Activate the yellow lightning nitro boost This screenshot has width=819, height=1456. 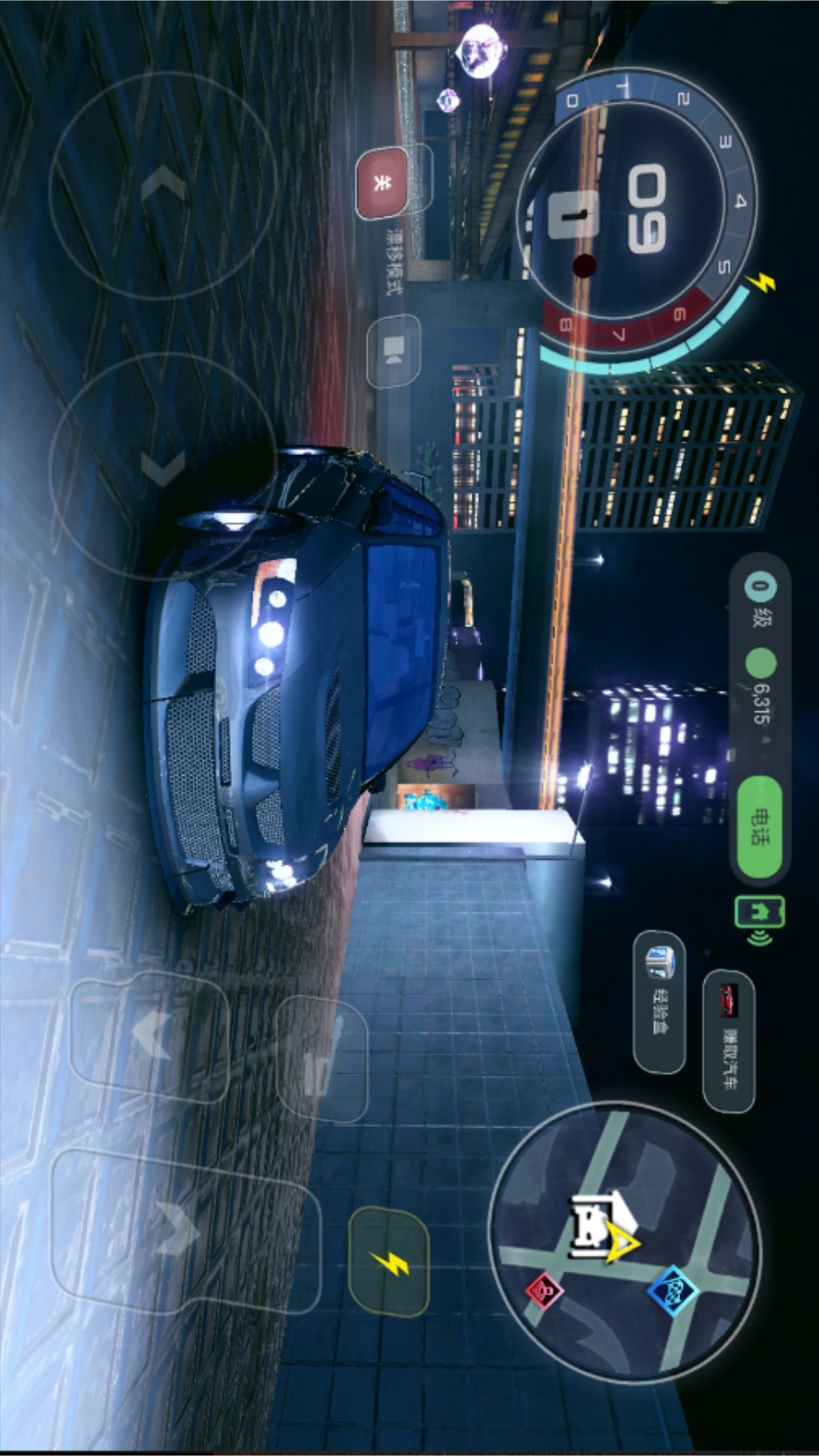[390, 1262]
